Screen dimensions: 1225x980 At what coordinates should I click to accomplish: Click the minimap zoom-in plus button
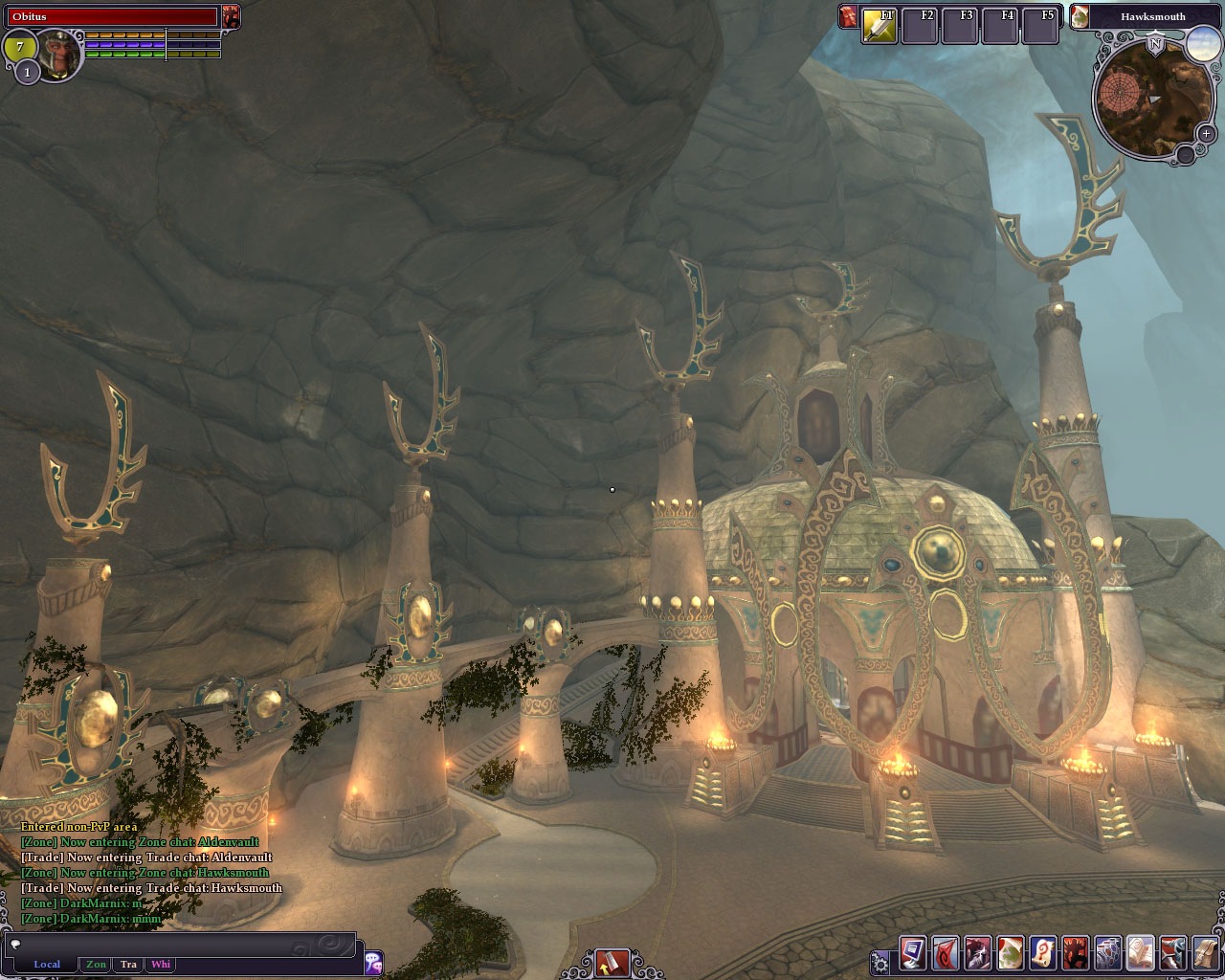pyautogui.click(x=1206, y=134)
